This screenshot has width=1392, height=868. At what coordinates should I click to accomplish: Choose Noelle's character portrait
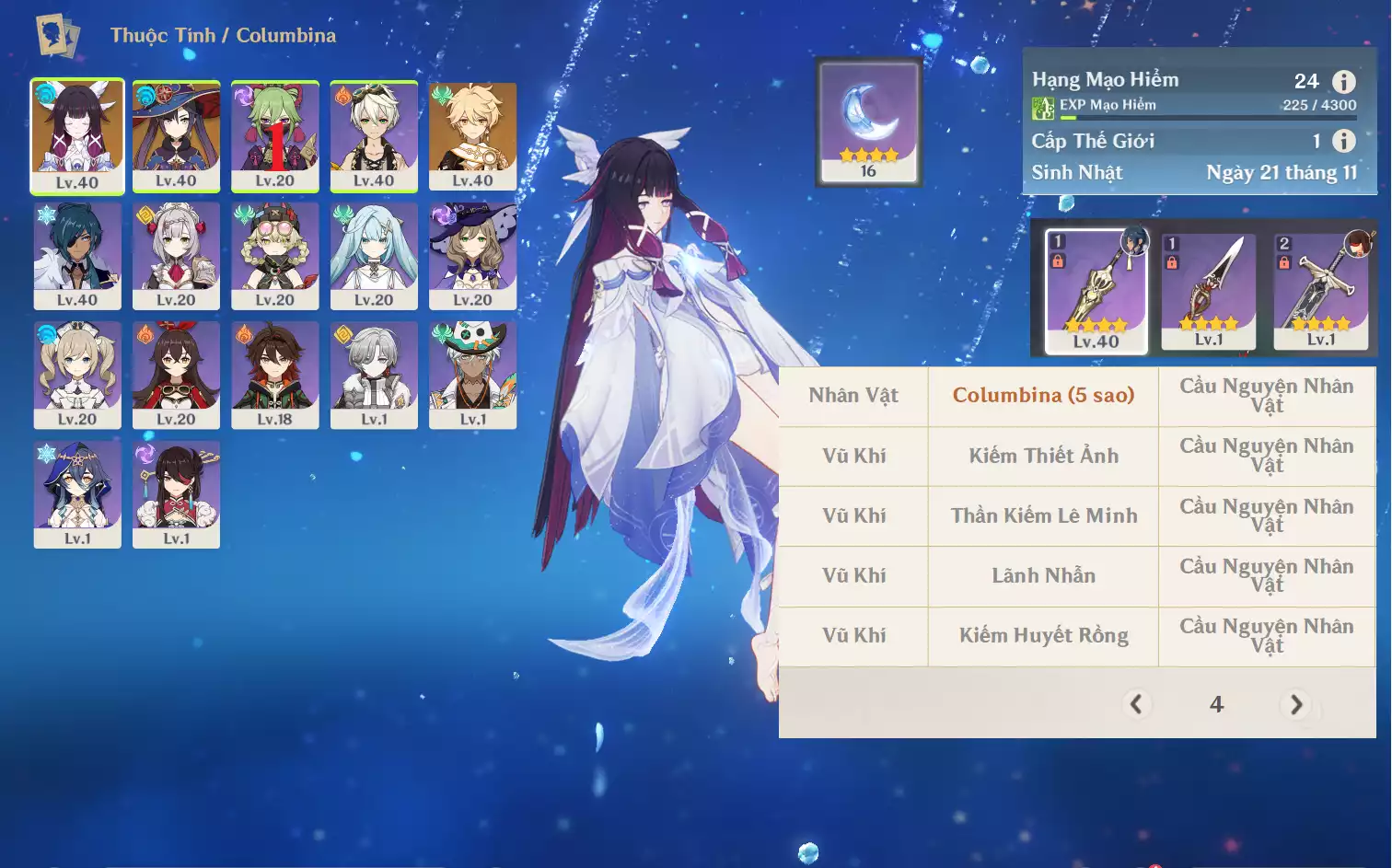tap(176, 255)
